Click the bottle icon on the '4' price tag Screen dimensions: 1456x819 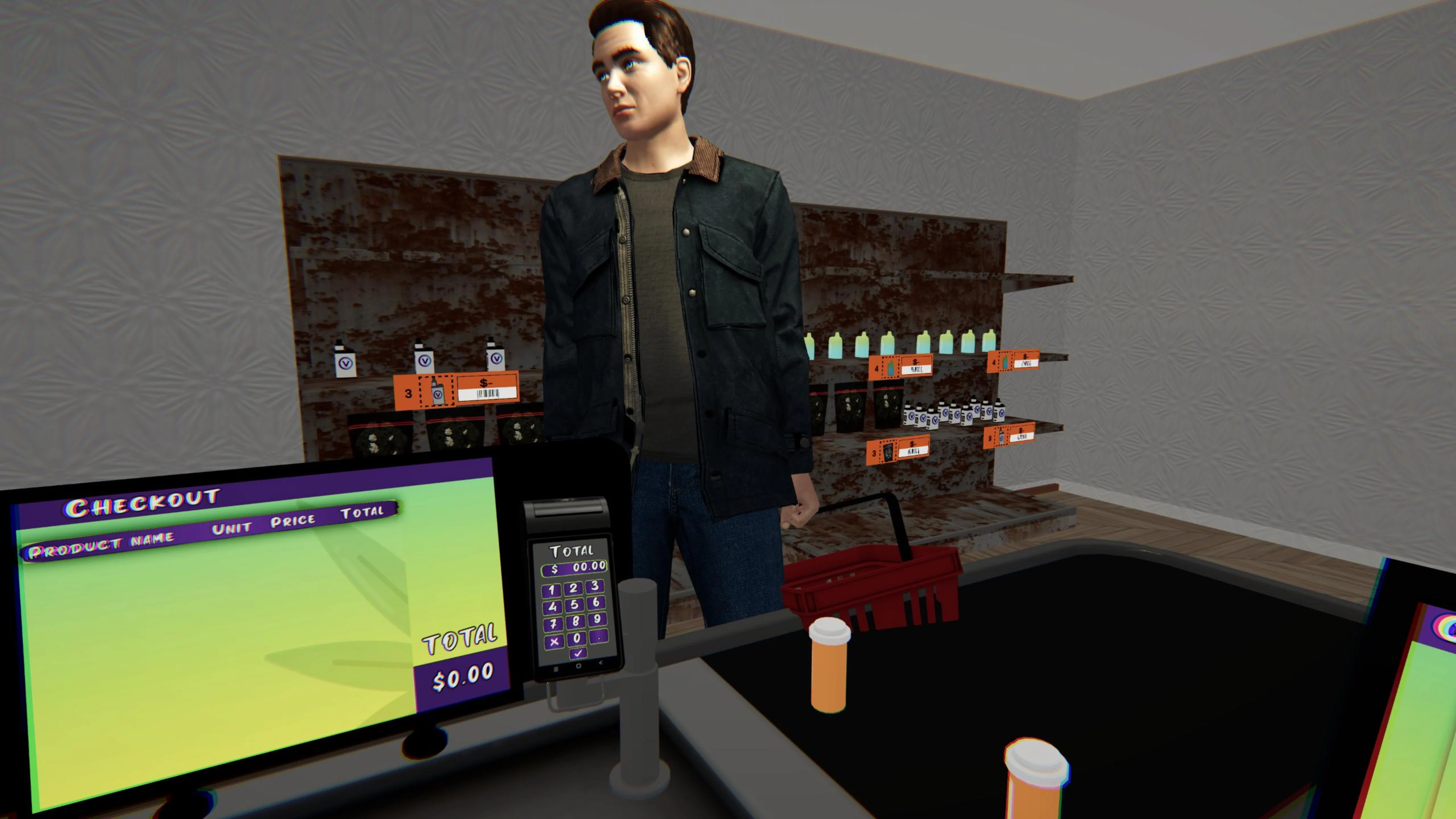coord(891,366)
